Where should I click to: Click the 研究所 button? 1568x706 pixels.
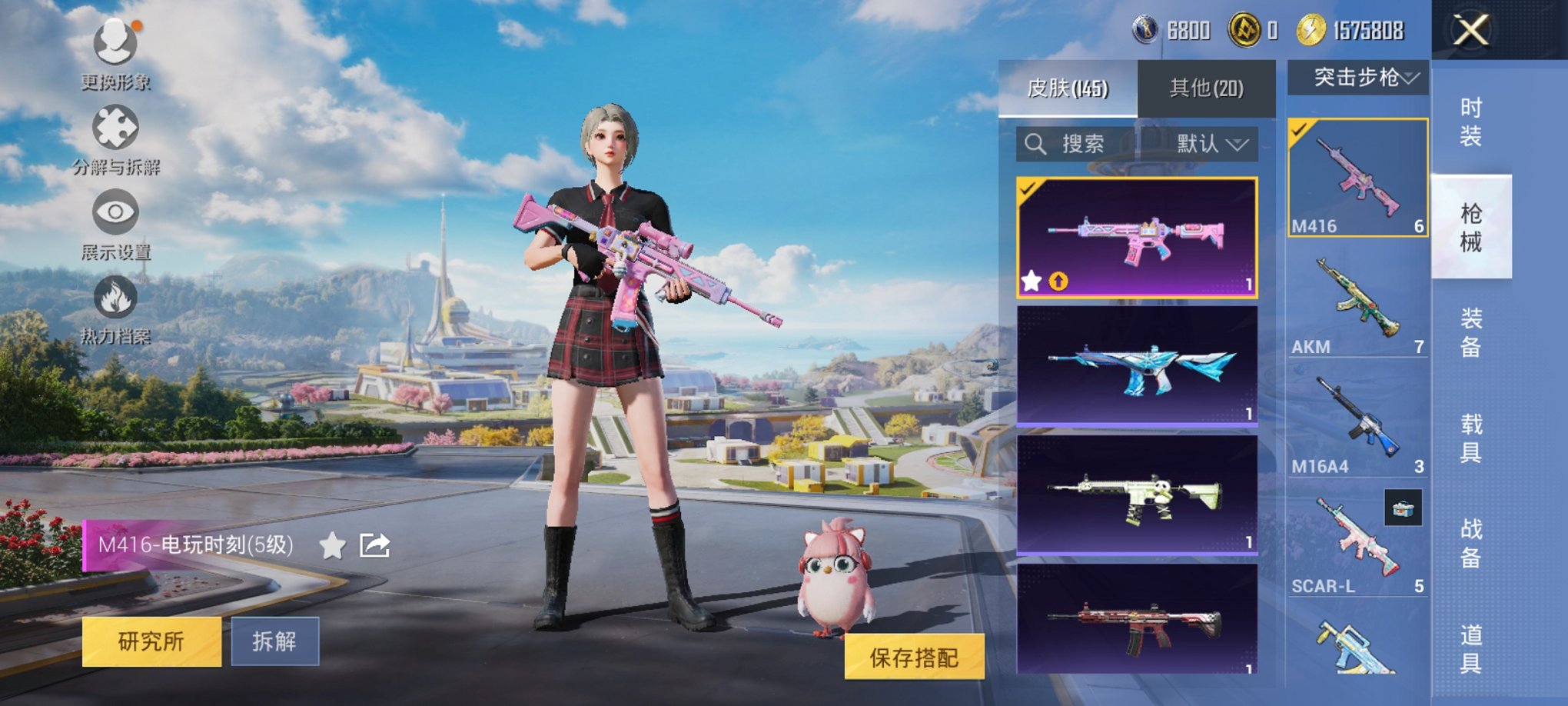point(151,639)
